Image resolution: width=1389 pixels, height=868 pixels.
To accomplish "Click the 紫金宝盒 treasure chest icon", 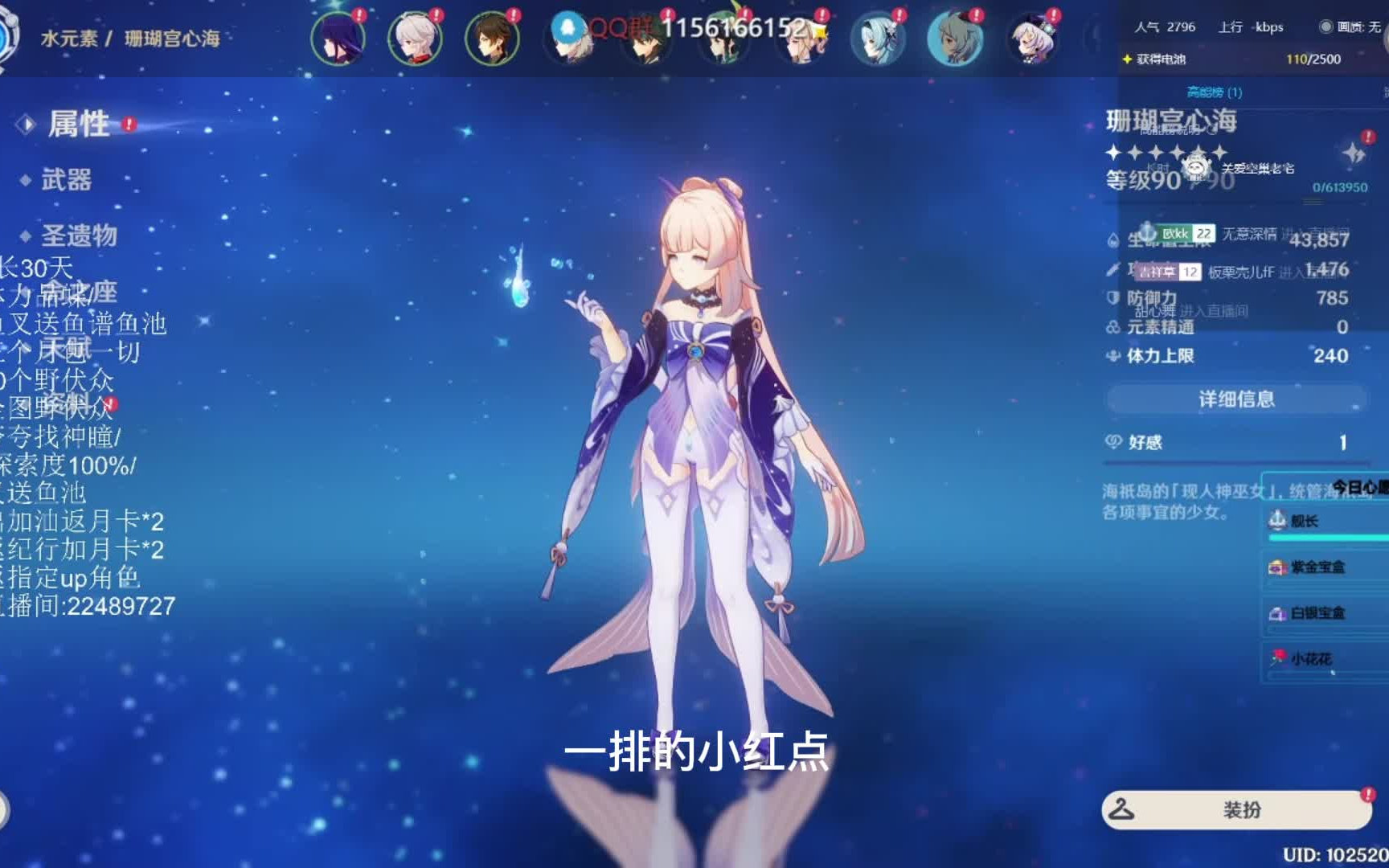I will (x=1276, y=567).
